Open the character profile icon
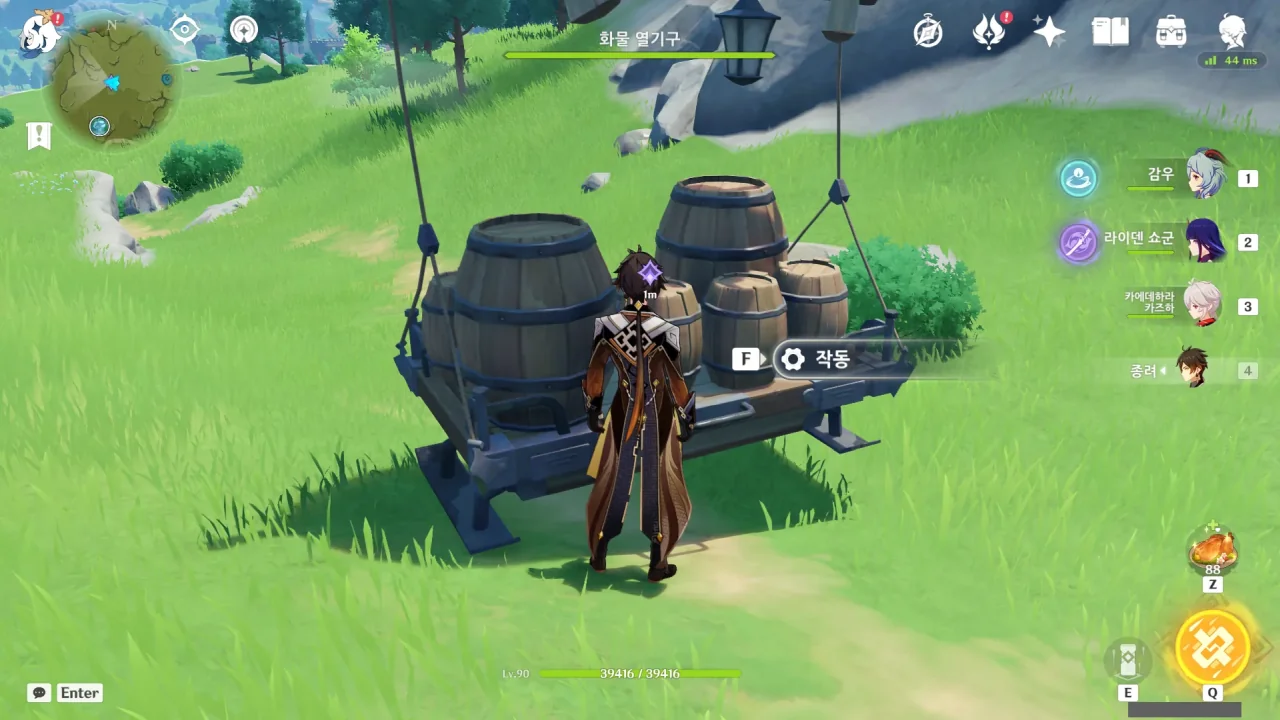This screenshot has height=720, width=1280. tap(1232, 32)
